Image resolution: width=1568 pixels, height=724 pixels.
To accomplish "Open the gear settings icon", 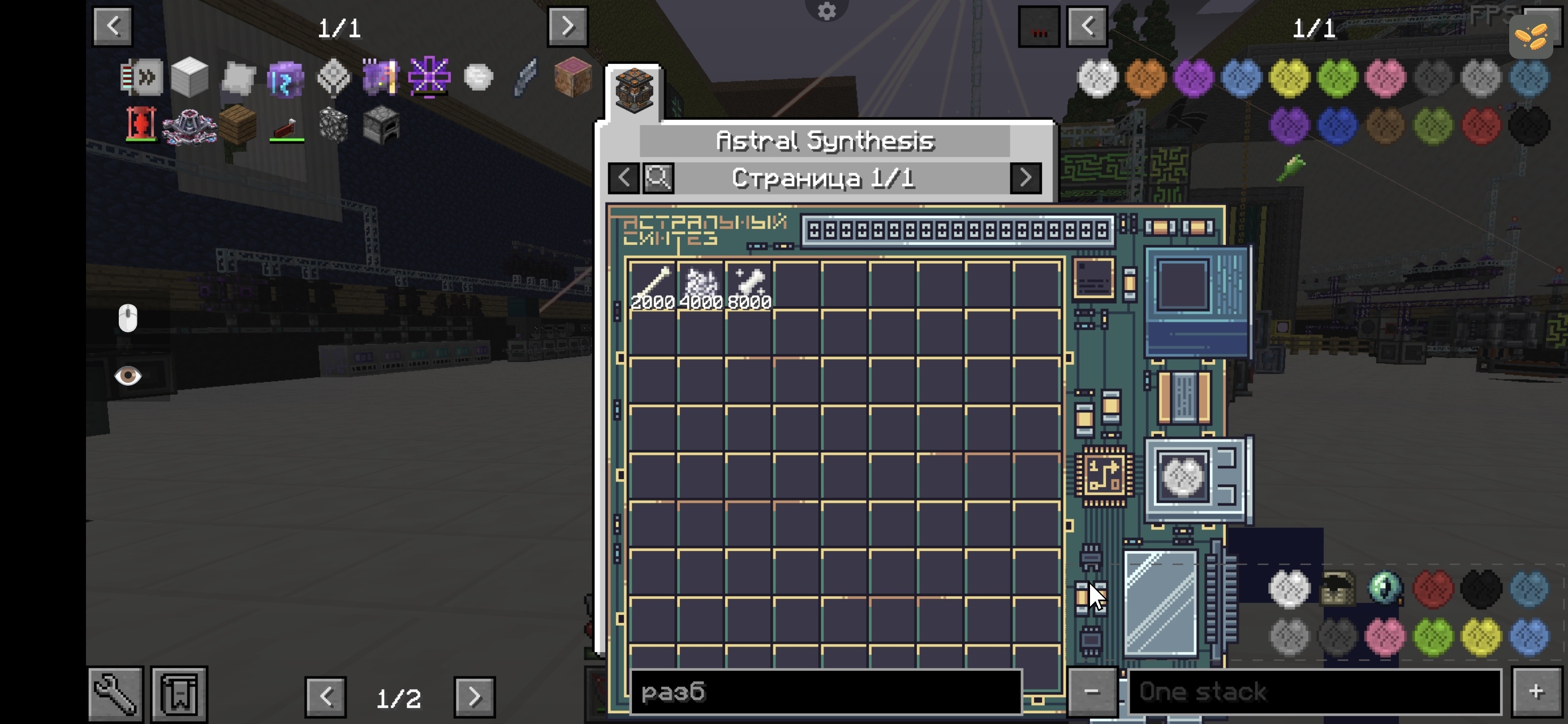I will tap(826, 10).
